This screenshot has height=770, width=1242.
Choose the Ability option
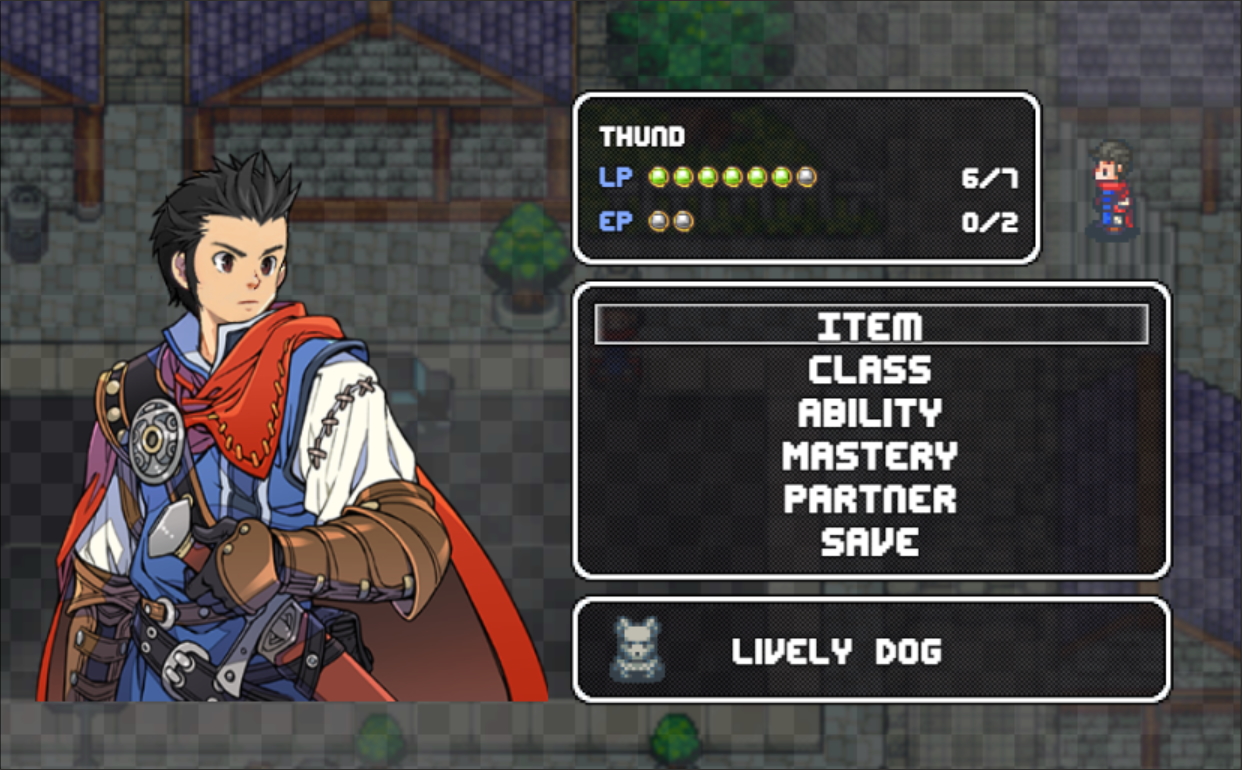click(x=870, y=413)
